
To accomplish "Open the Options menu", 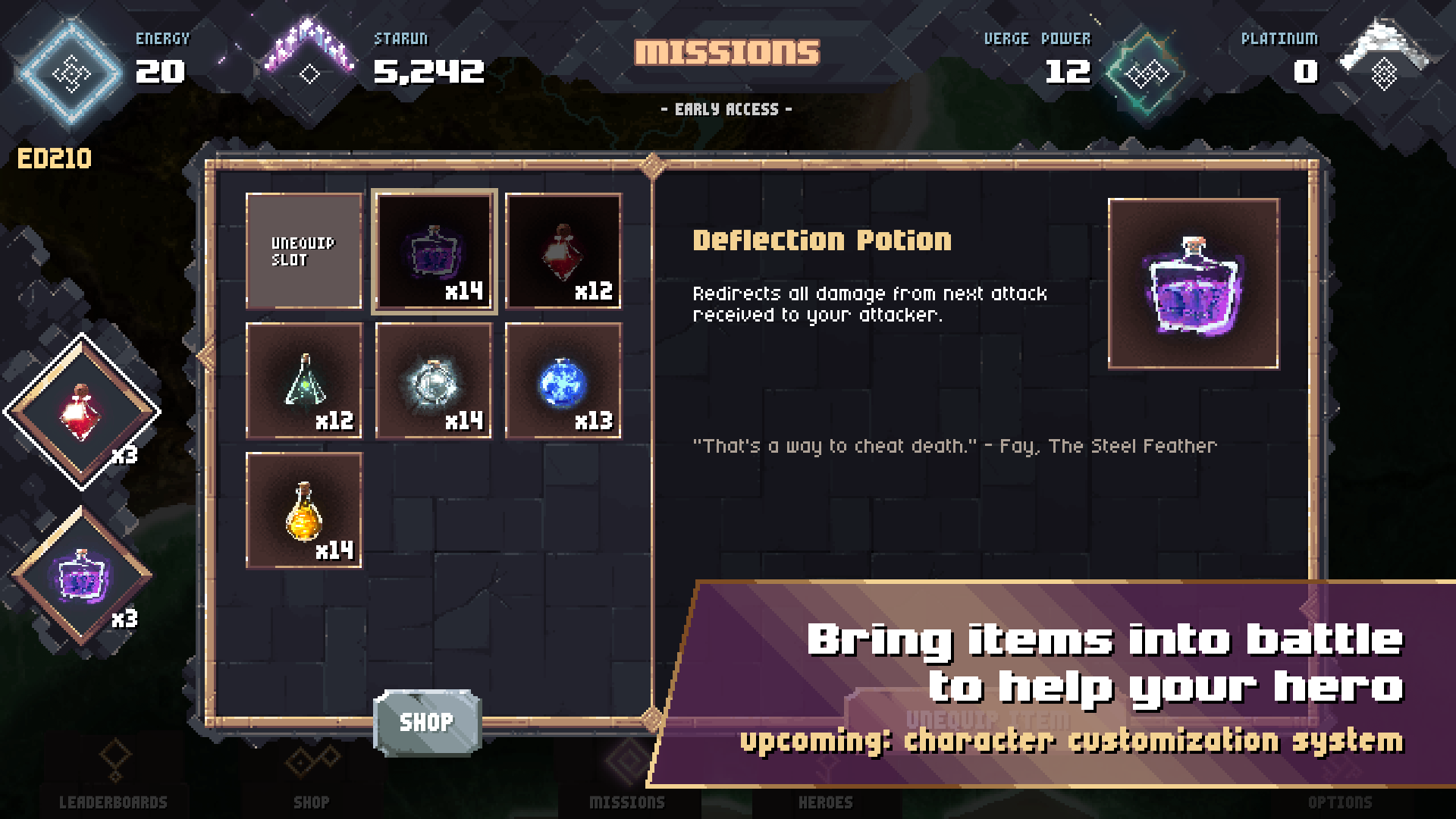I will click(x=1341, y=802).
